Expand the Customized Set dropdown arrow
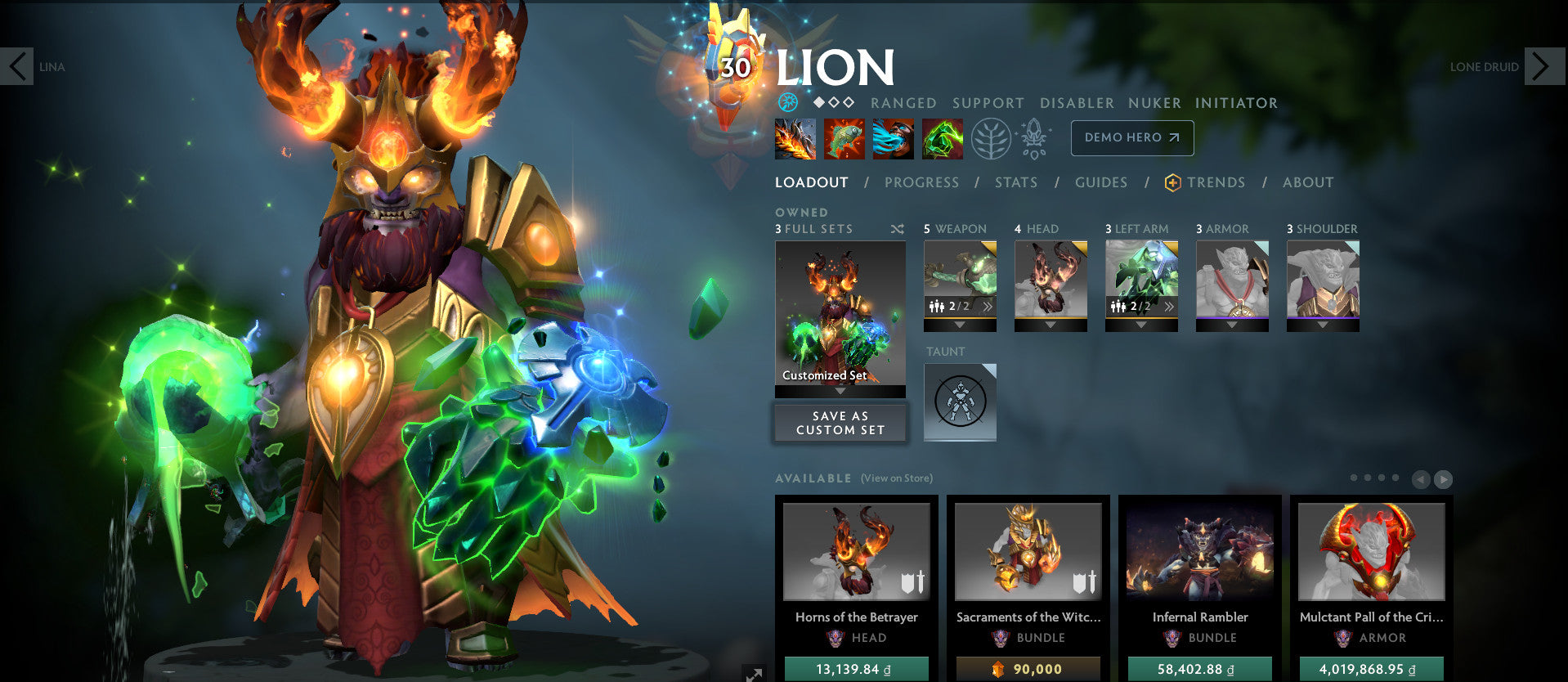Screen dimensions: 1568x682 (x=840, y=391)
